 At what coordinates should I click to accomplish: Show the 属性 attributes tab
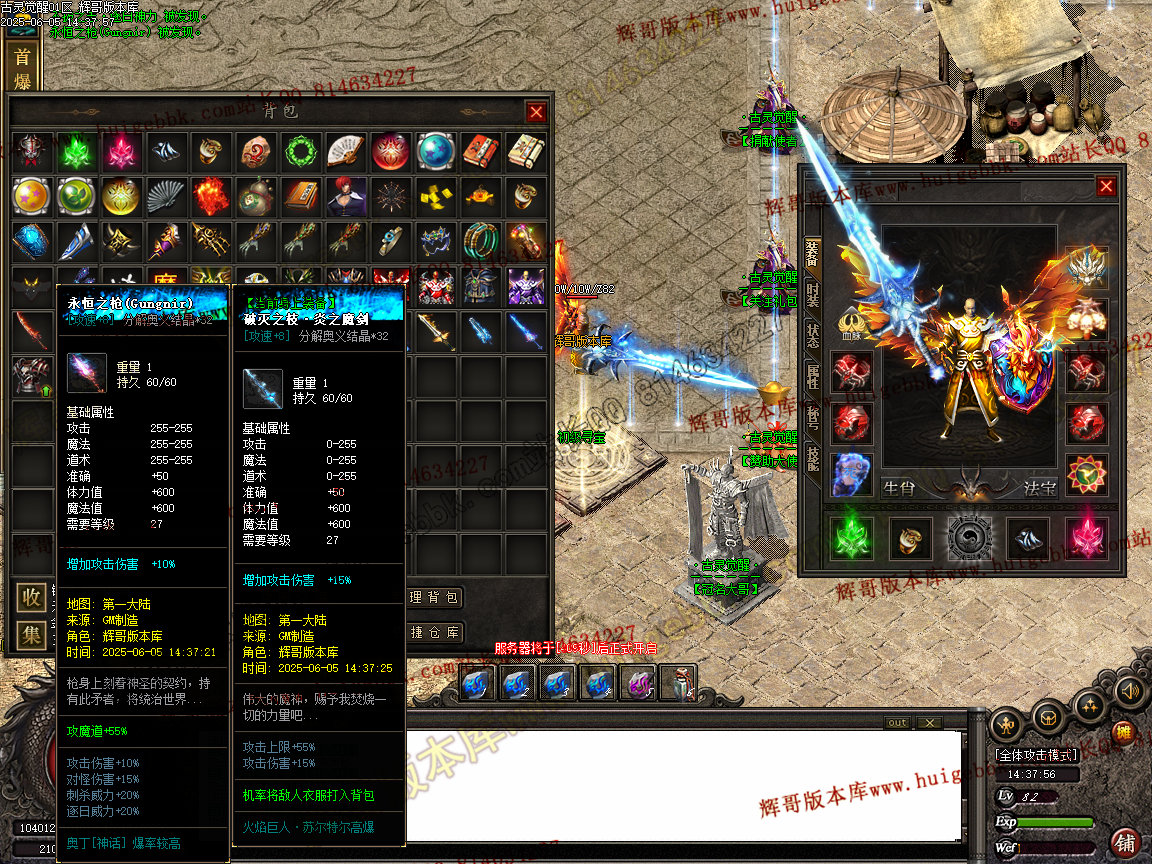coord(812,378)
